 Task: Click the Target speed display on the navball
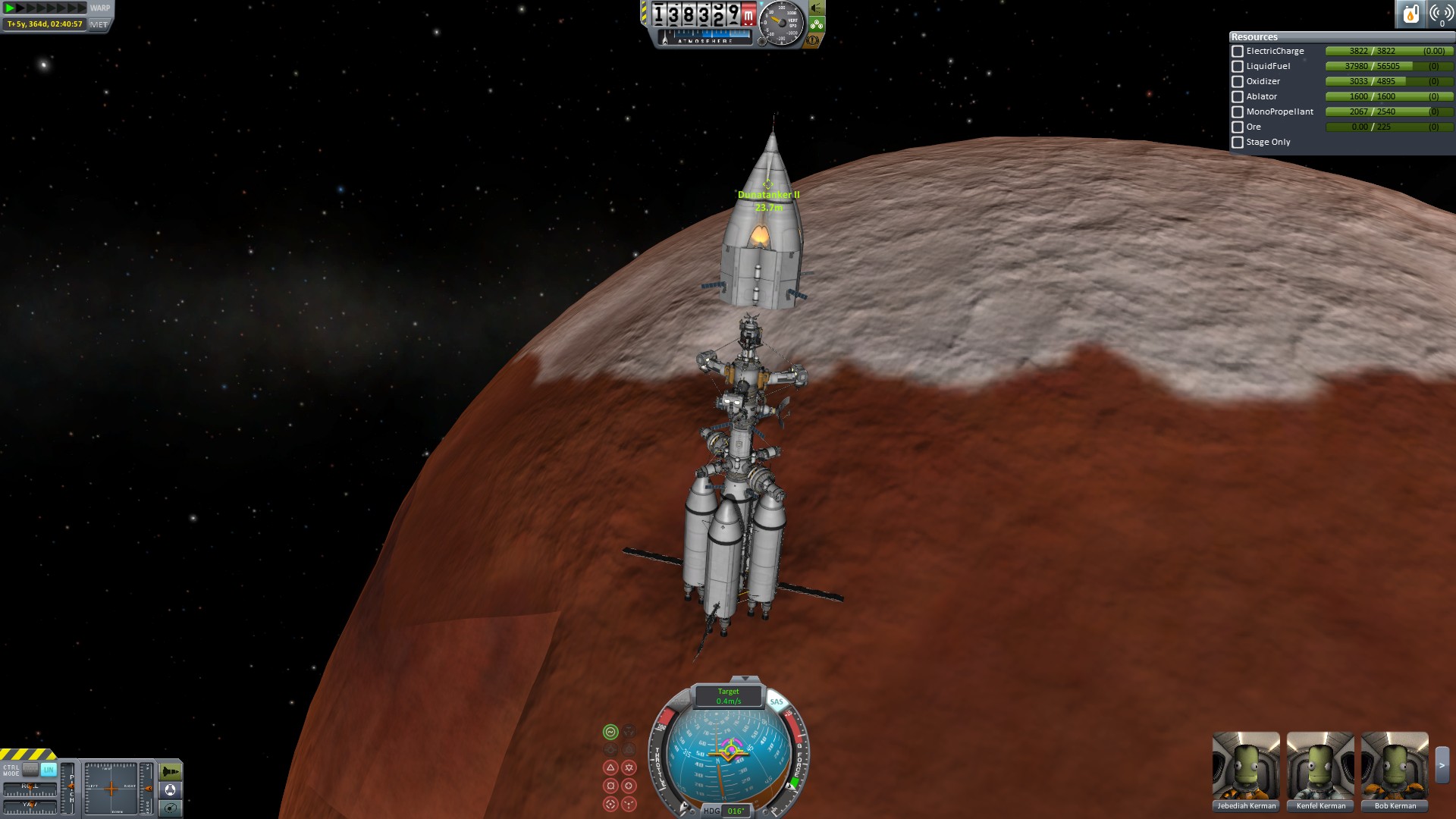coord(729,696)
